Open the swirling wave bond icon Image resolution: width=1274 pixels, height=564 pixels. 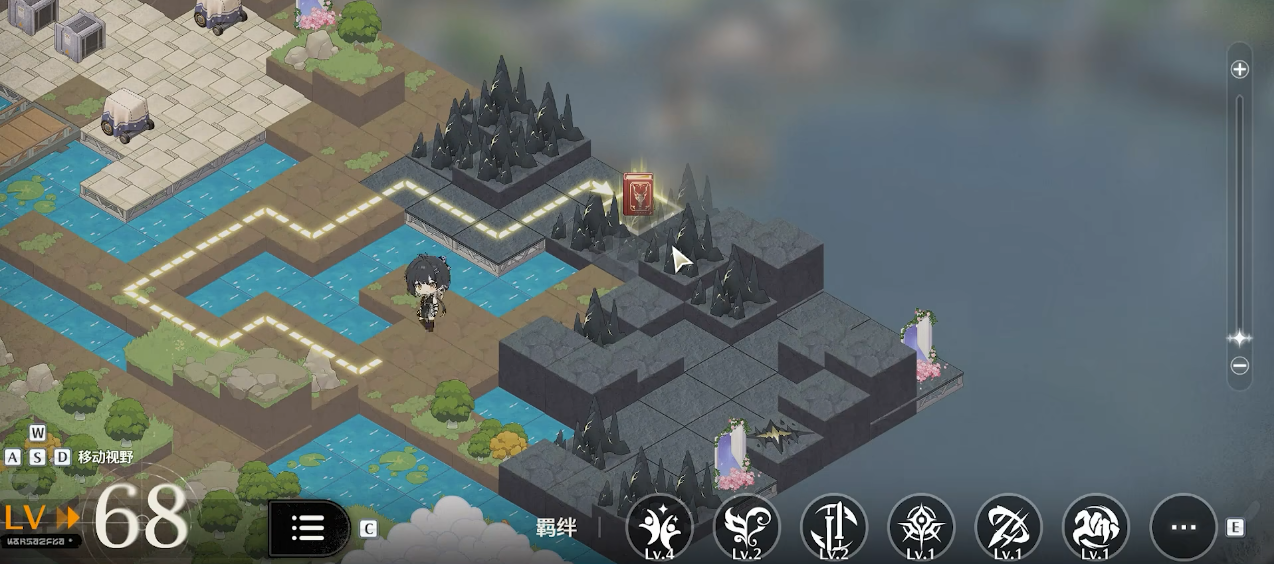[1095, 527]
